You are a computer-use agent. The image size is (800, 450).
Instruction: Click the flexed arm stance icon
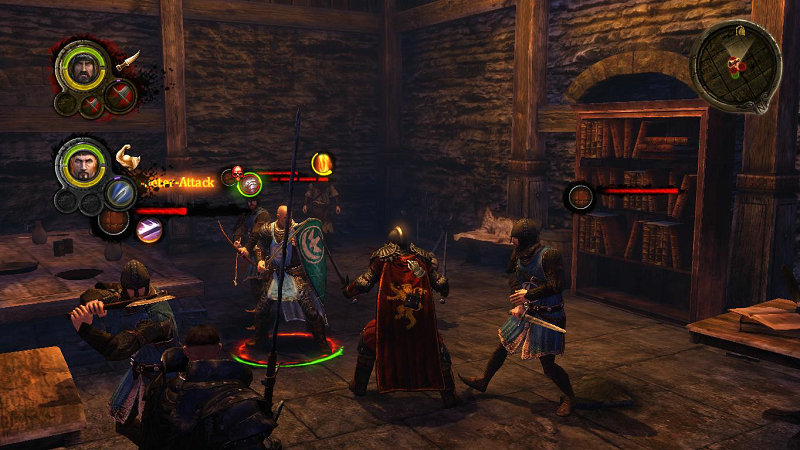click(x=127, y=156)
